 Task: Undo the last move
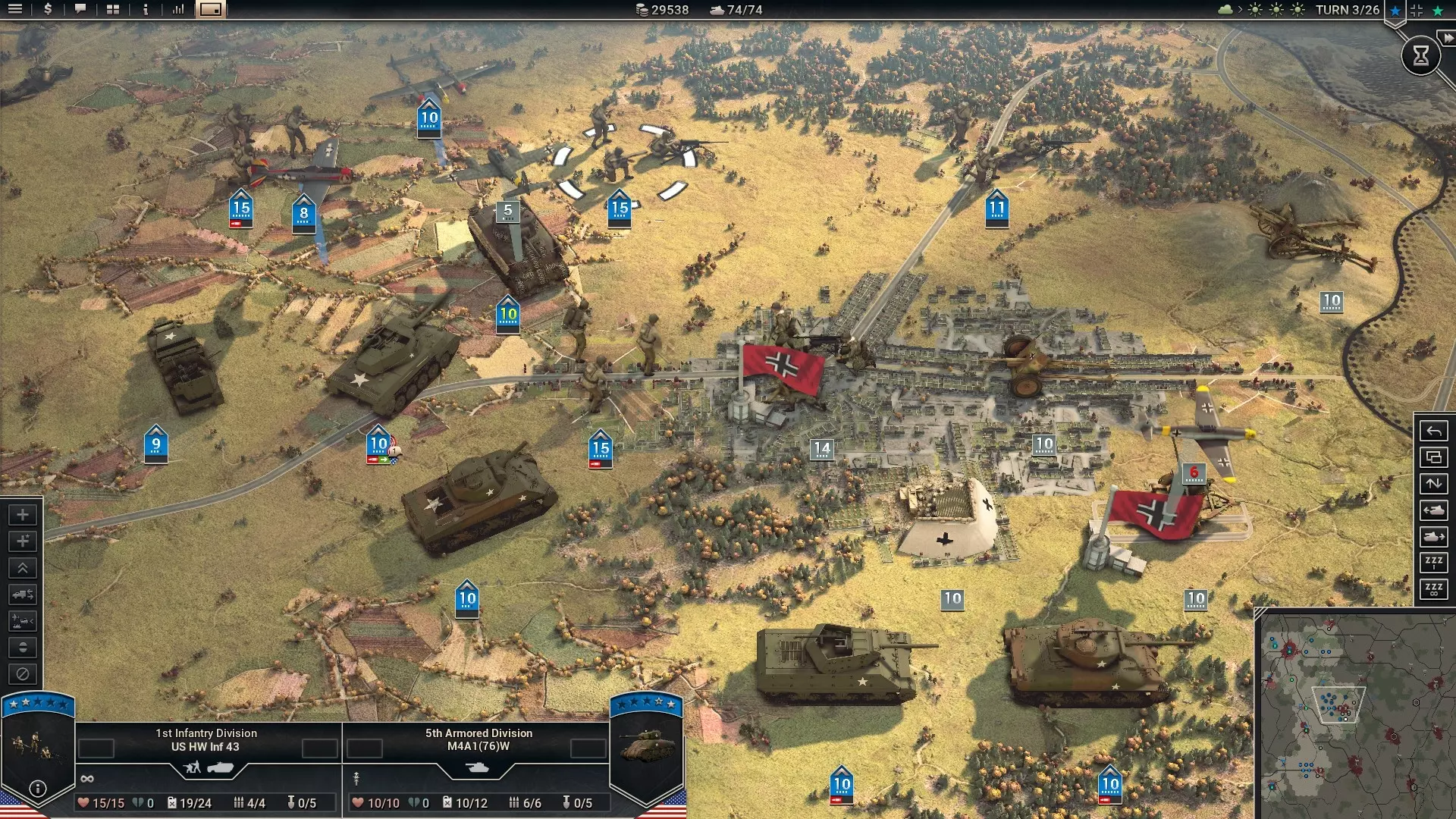(x=1433, y=431)
